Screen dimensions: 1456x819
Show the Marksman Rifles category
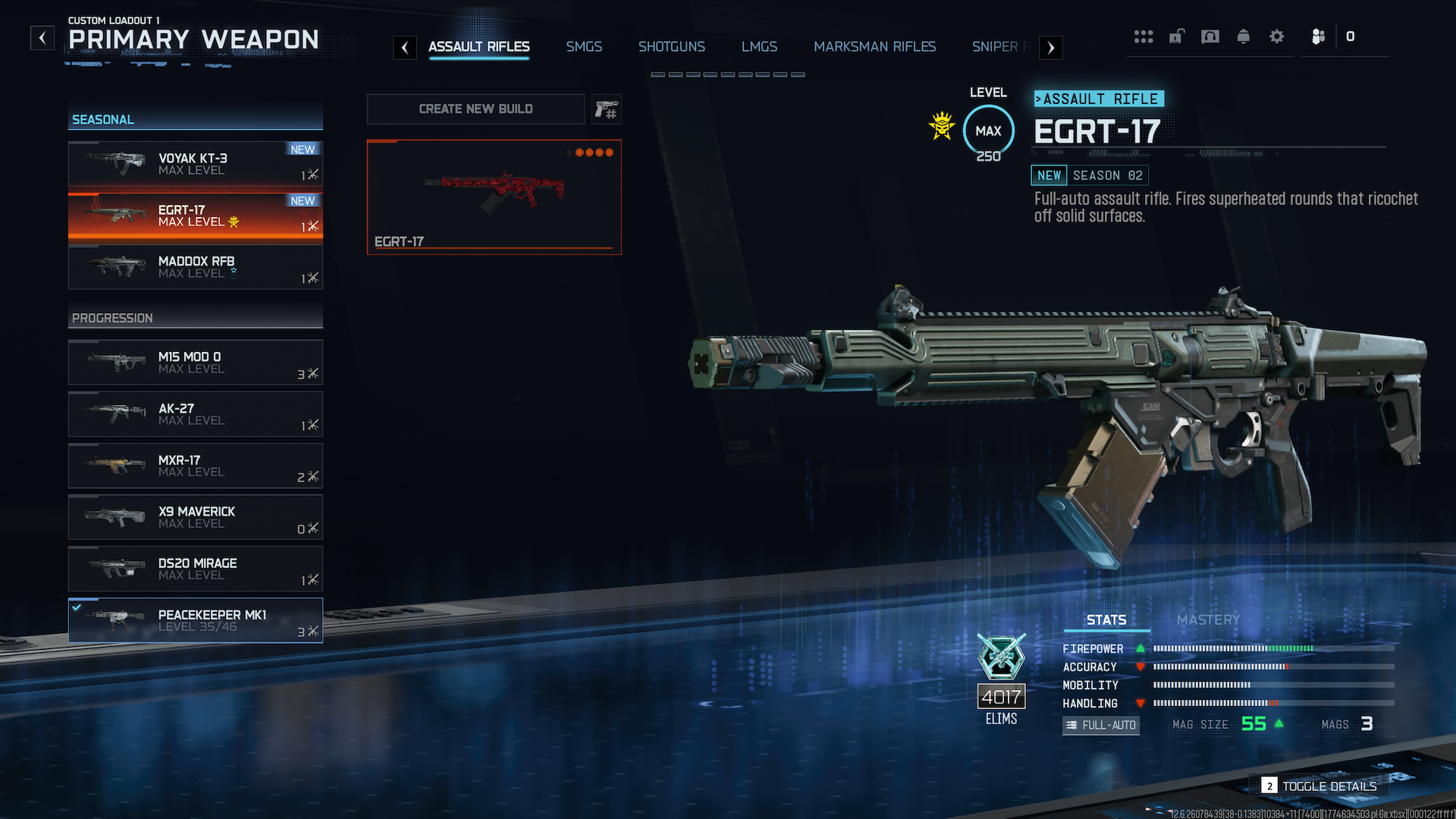(874, 47)
